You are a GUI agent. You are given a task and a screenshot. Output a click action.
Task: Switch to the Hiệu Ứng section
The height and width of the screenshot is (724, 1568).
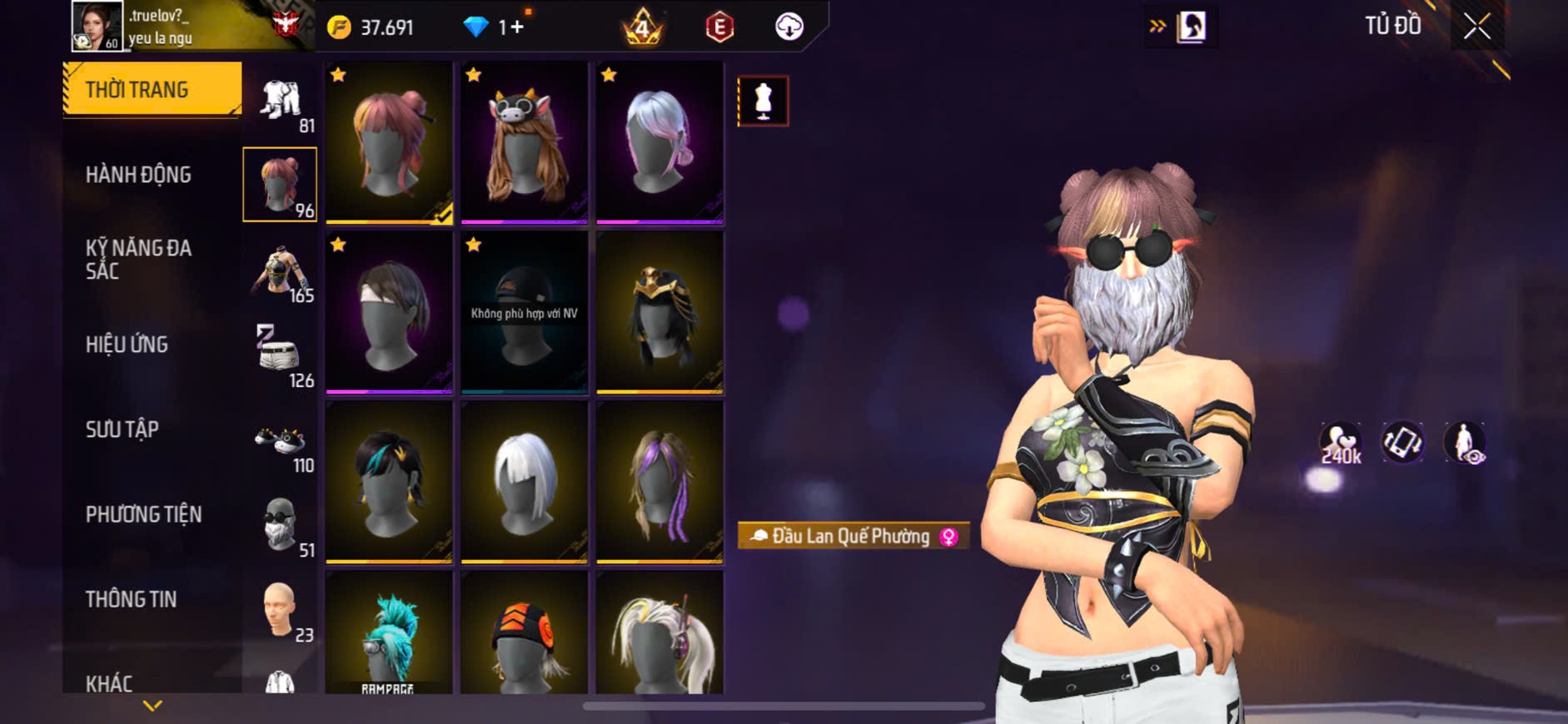[127, 345]
